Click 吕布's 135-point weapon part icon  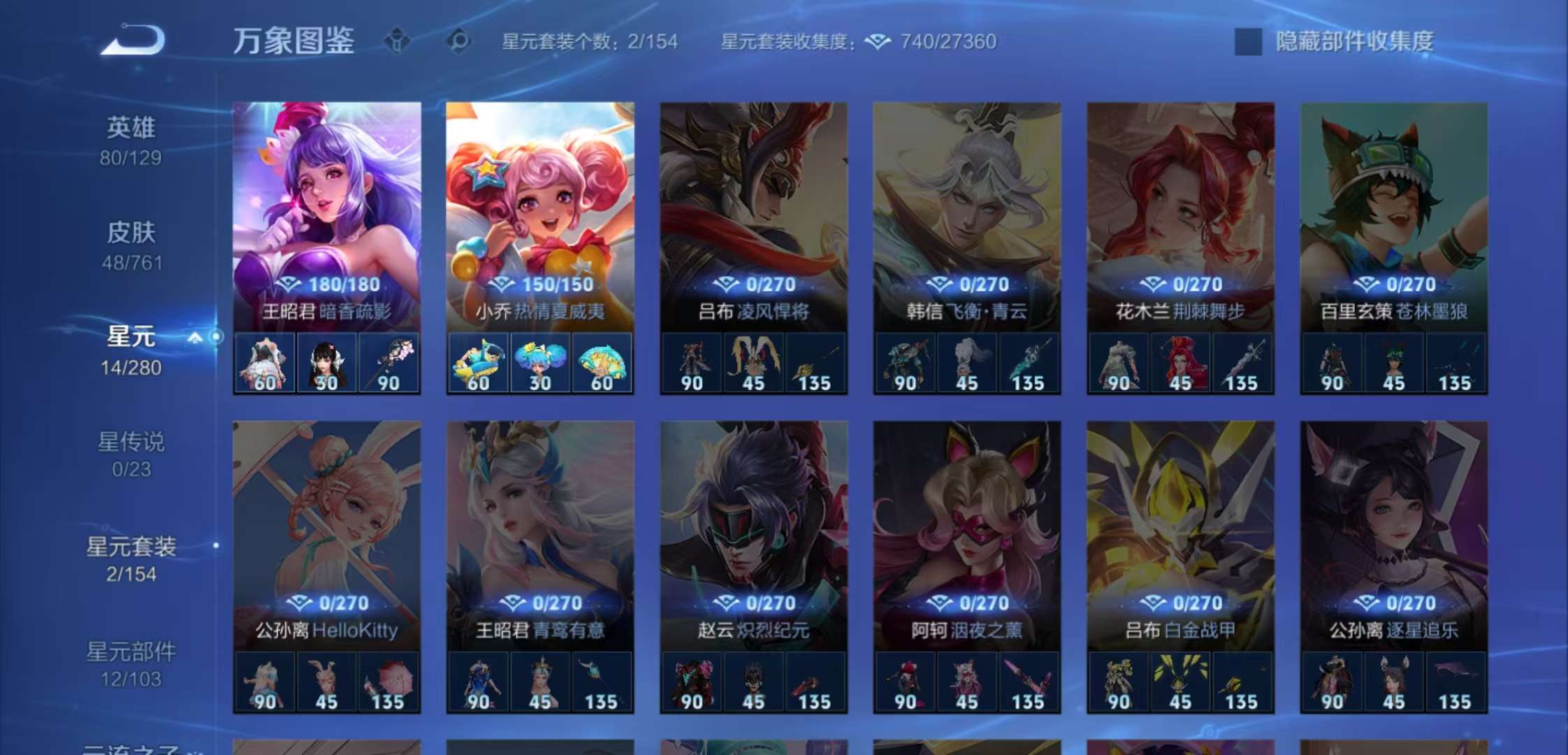click(814, 361)
